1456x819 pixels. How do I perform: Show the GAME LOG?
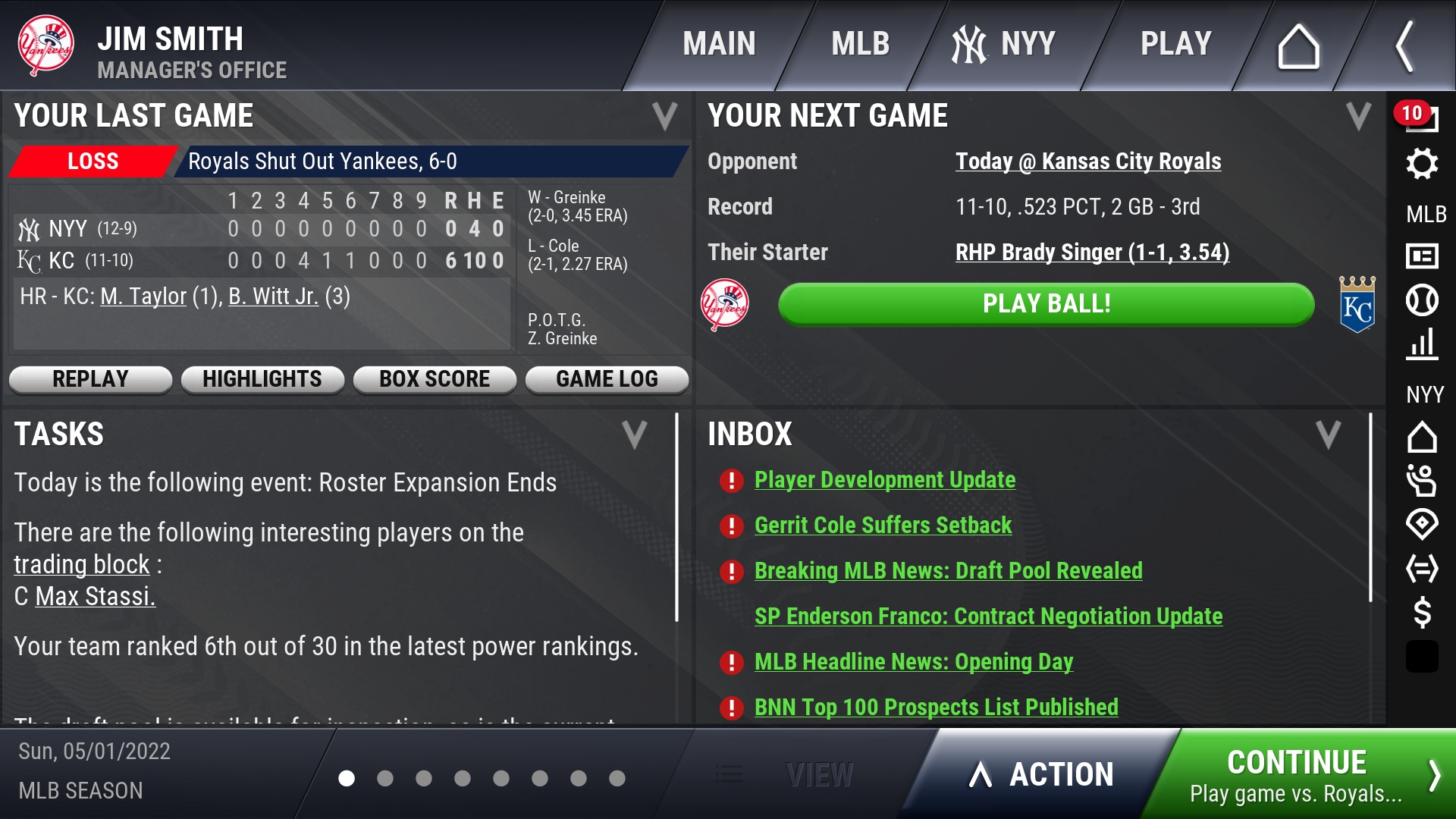(607, 379)
